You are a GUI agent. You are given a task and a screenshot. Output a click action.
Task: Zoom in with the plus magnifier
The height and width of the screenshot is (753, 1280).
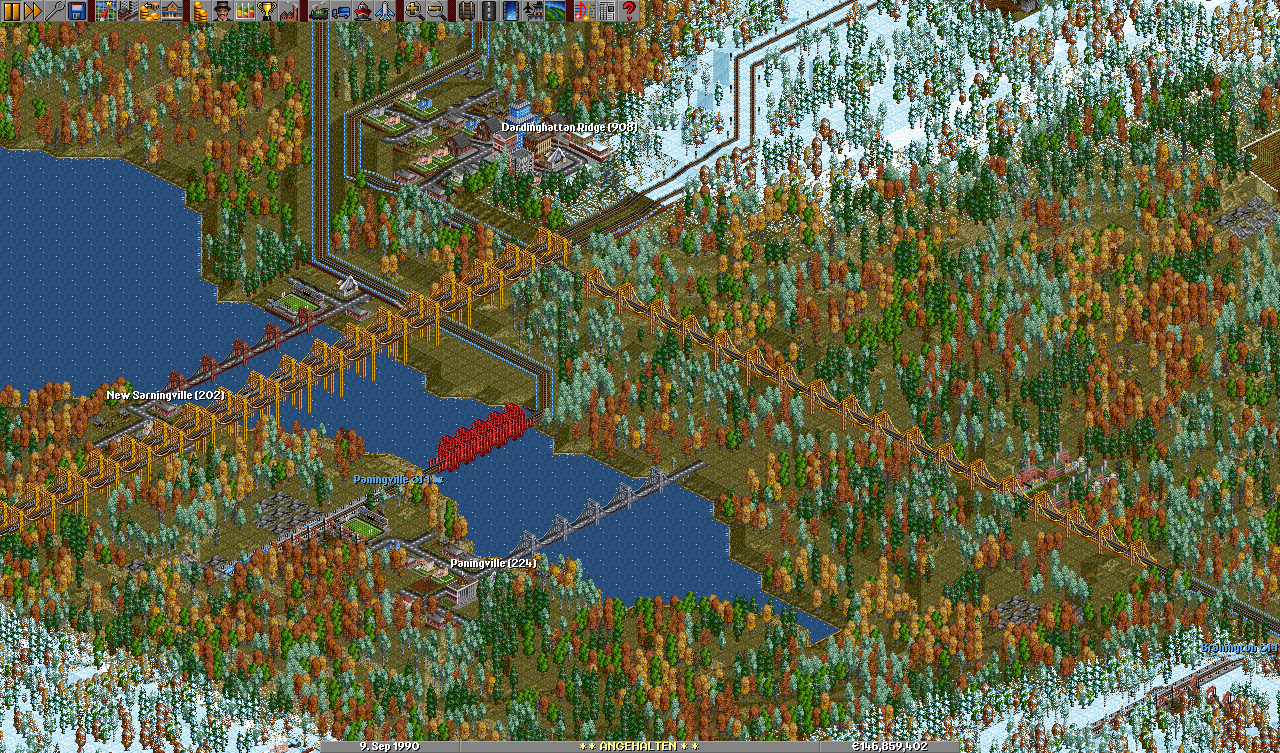pos(414,11)
